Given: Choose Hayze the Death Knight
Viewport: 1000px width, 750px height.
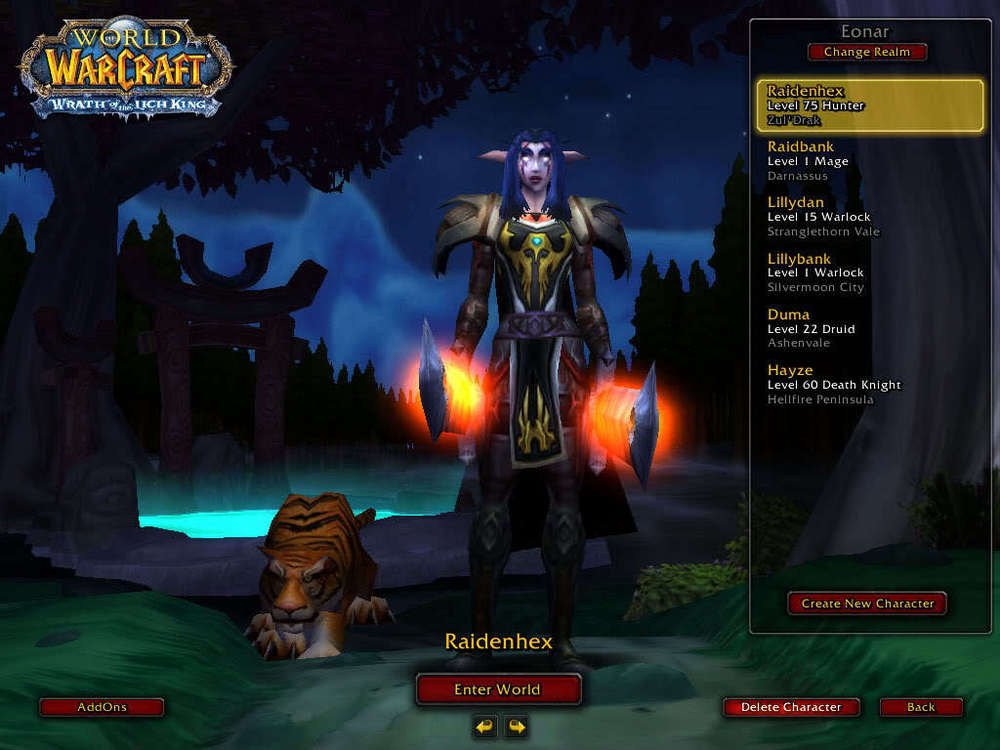Looking at the screenshot, I should pos(869,385).
